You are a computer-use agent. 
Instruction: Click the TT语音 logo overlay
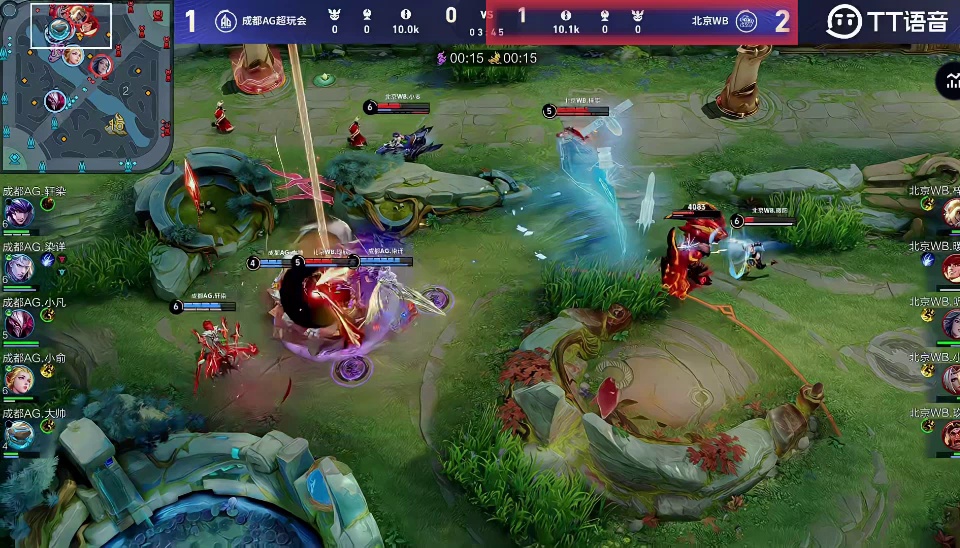point(887,20)
